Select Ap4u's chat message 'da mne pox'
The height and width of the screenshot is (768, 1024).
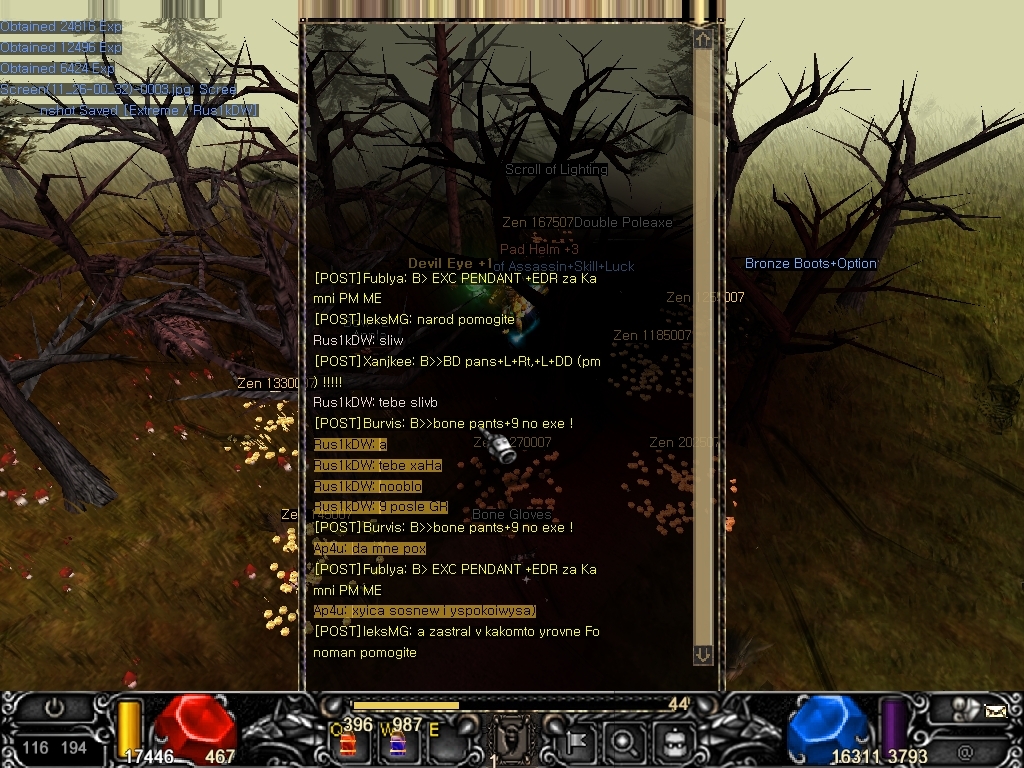pos(370,549)
